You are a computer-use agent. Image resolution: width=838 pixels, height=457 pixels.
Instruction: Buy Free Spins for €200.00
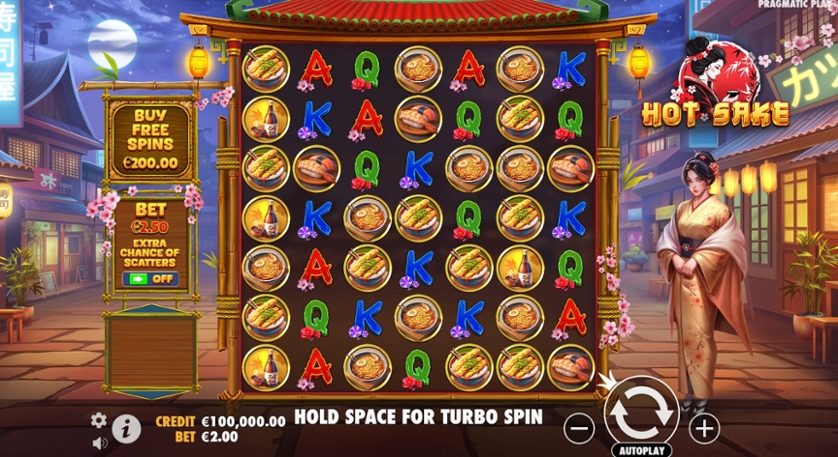click(x=151, y=140)
